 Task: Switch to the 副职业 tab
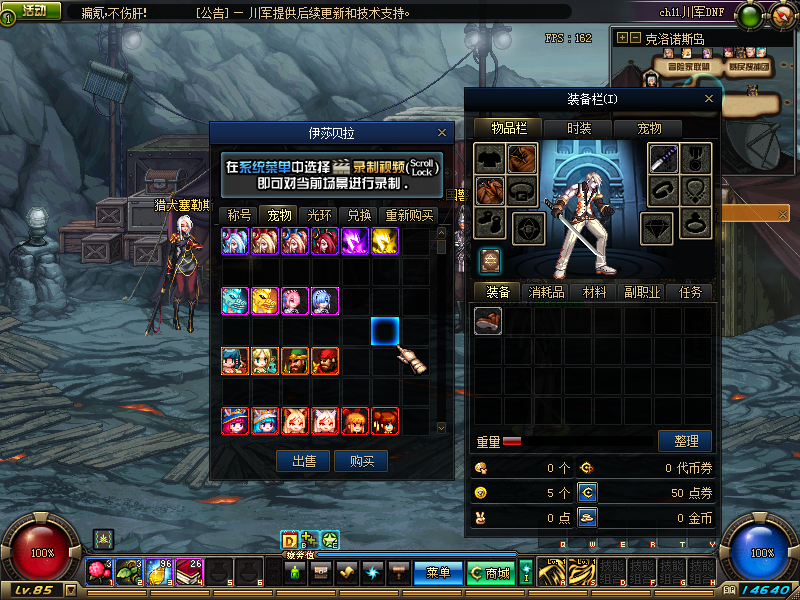(643, 292)
